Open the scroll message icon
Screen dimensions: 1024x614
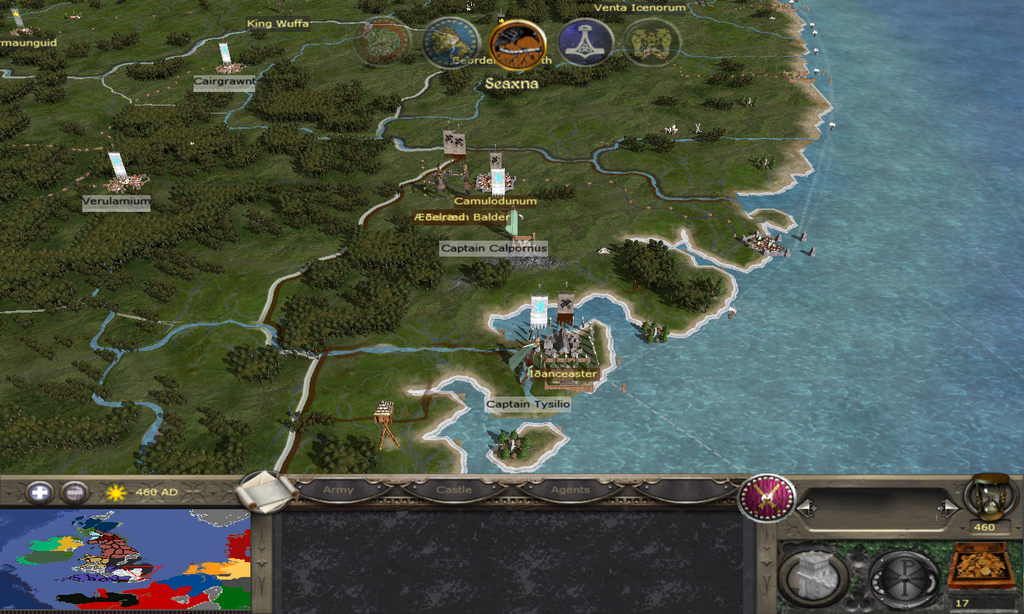click(x=265, y=489)
